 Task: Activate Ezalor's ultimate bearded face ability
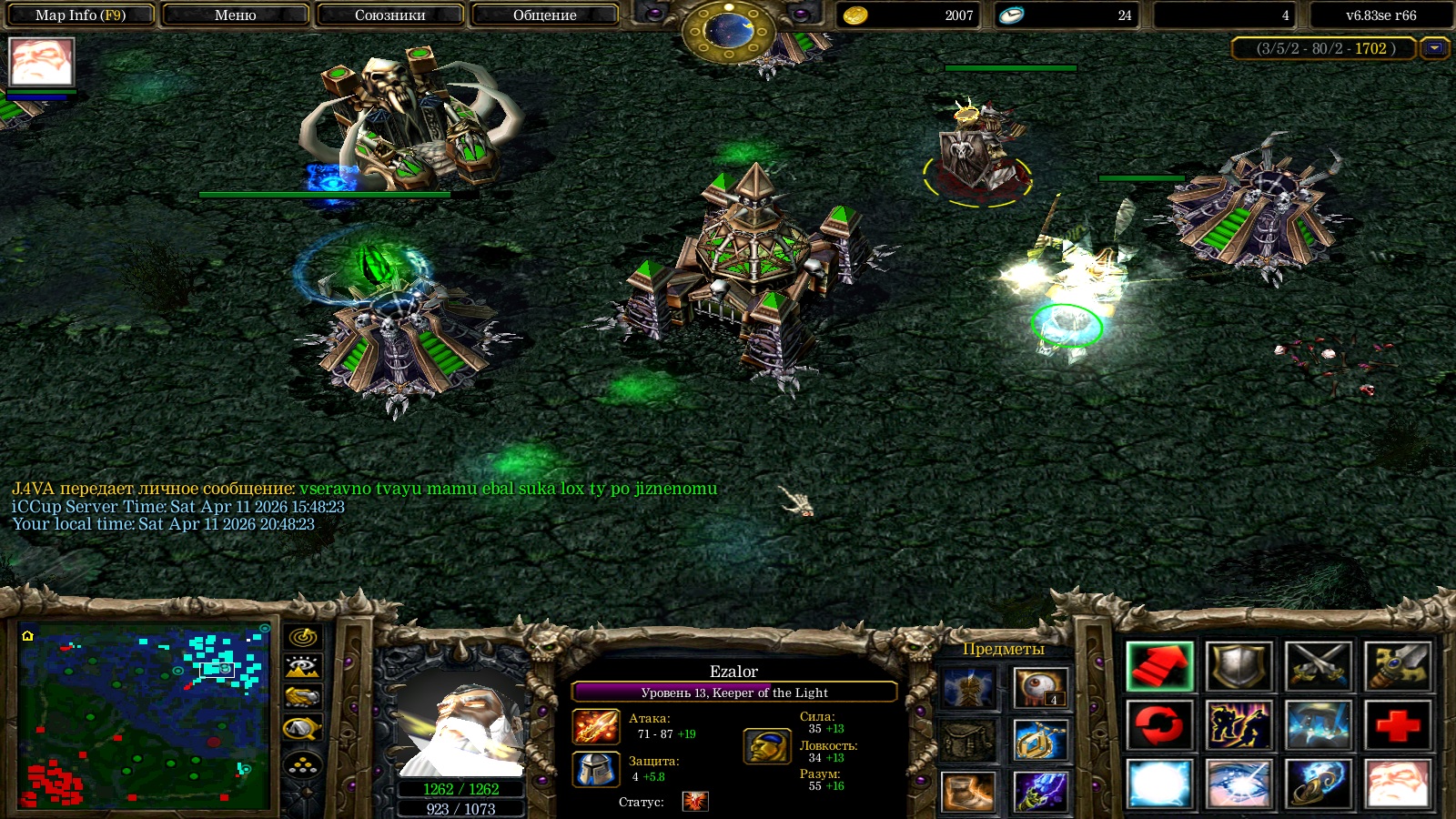pyautogui.click(x=1398, y=784)
